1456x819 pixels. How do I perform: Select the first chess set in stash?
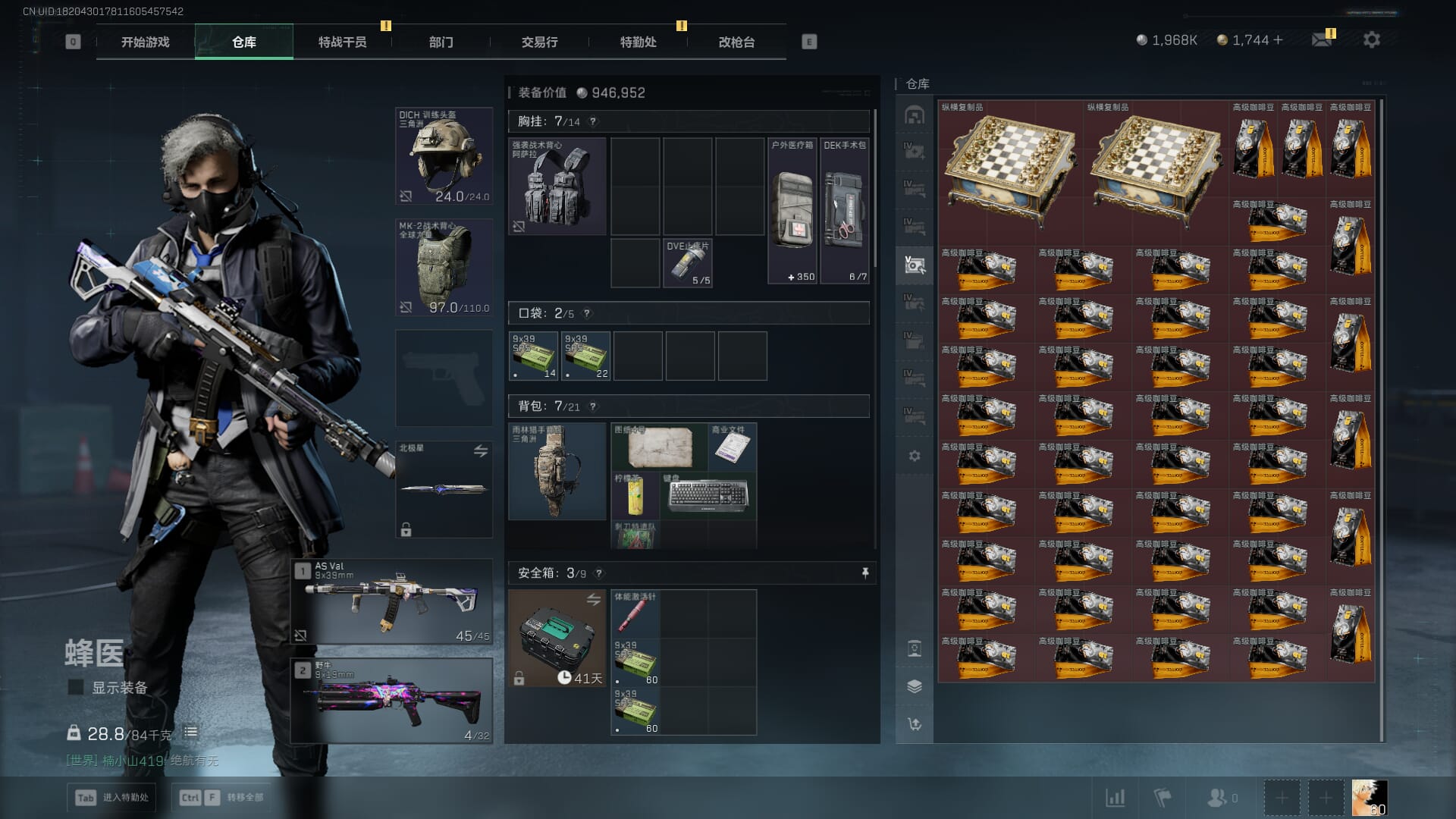1010,172
